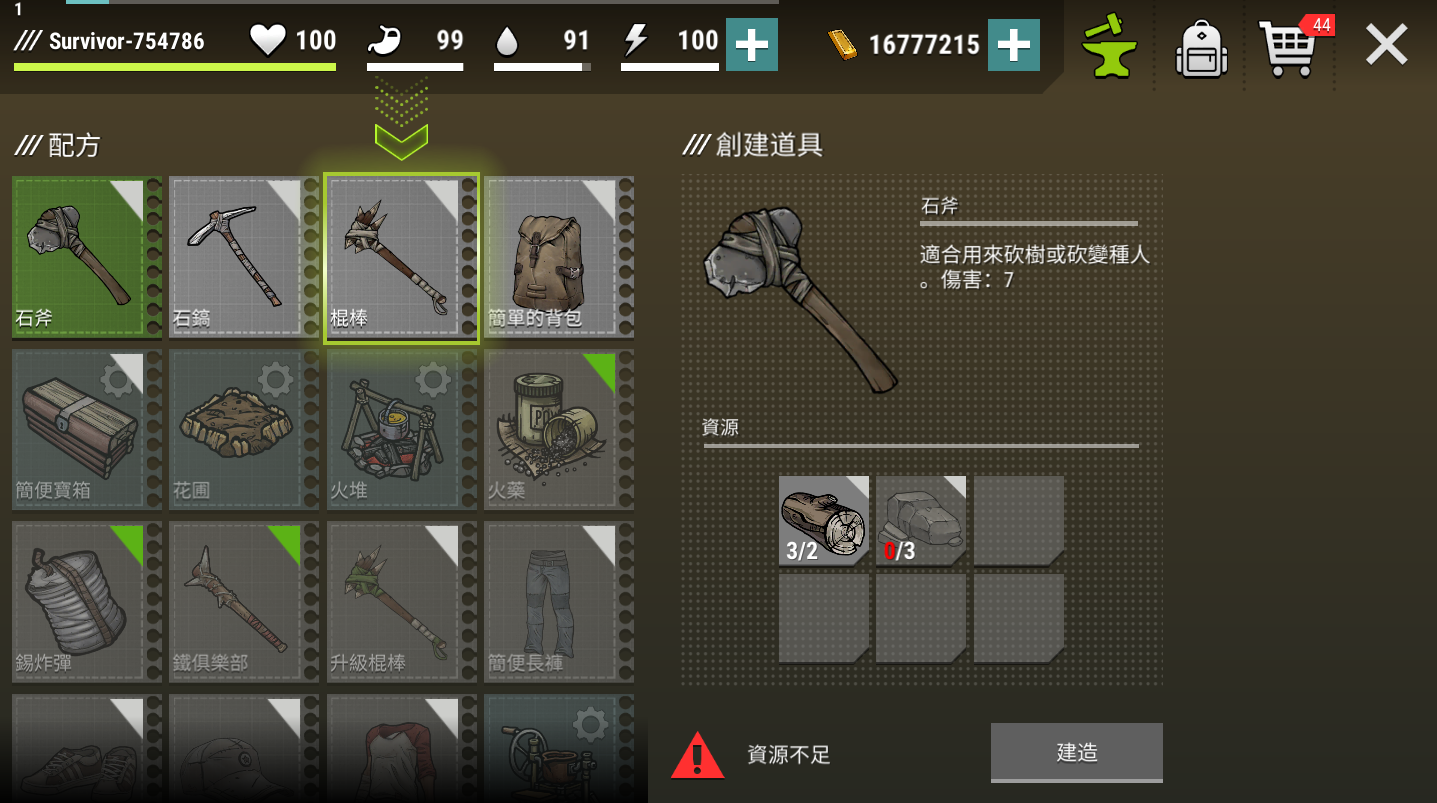The height and width of the screenshot is (803, 1437).
Task: Open the backpack inventory
Action: point(1200,45)
